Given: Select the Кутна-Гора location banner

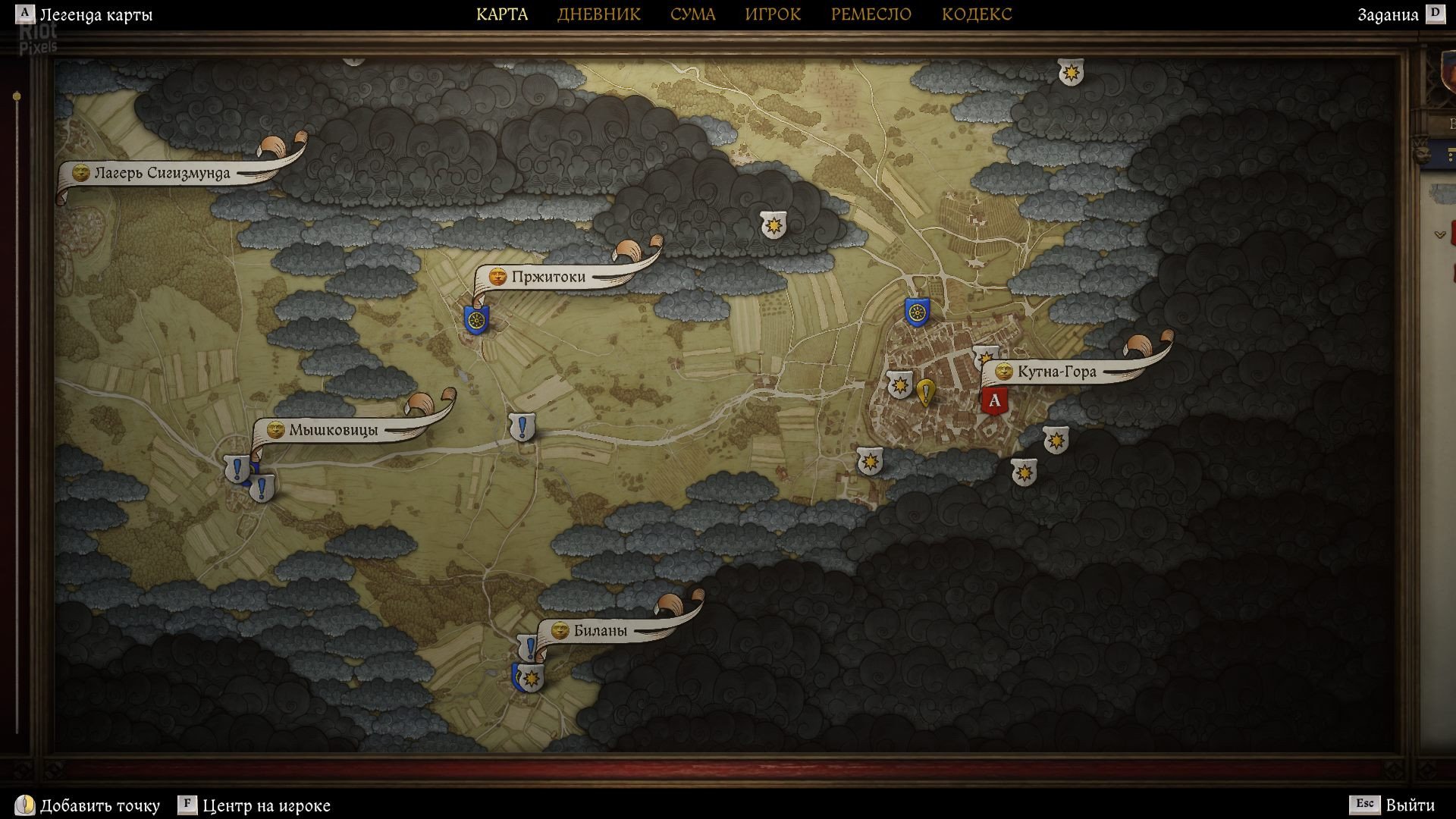Looking at the screenshot, I should point(1056,372).
